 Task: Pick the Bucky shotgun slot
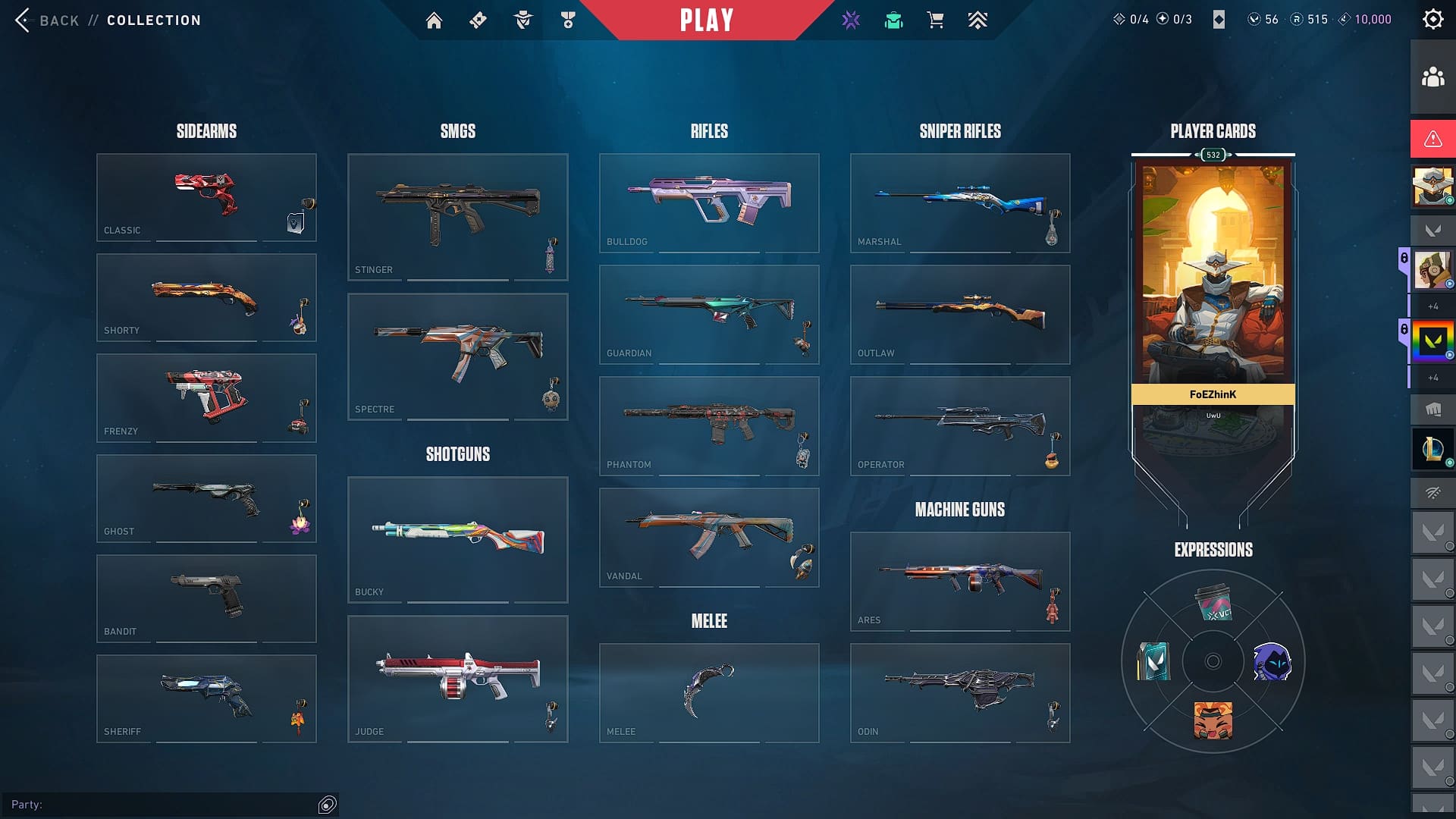click(457, 539)
